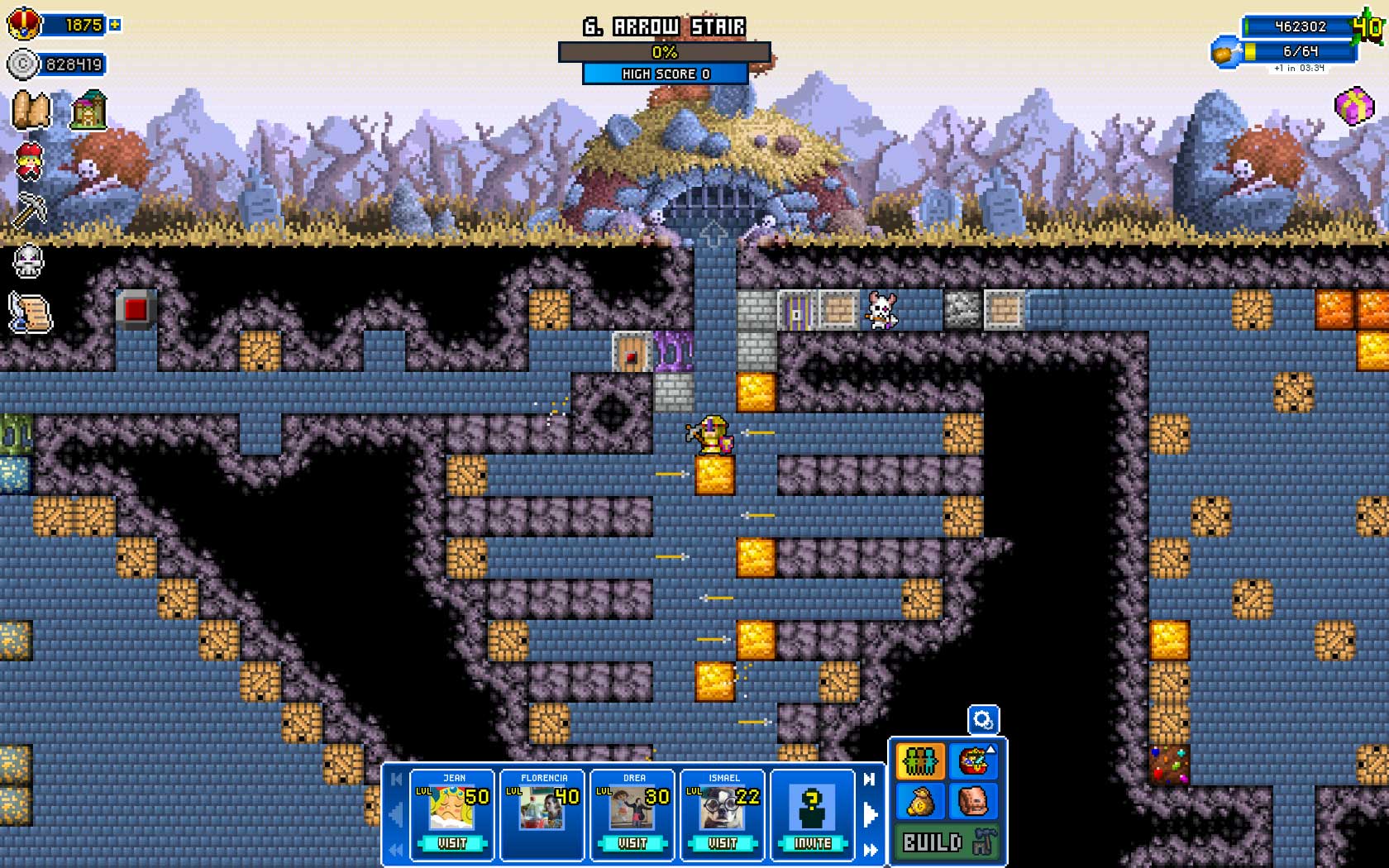Open the purple gift box

pyautogui.click(x=1354, y=107)
